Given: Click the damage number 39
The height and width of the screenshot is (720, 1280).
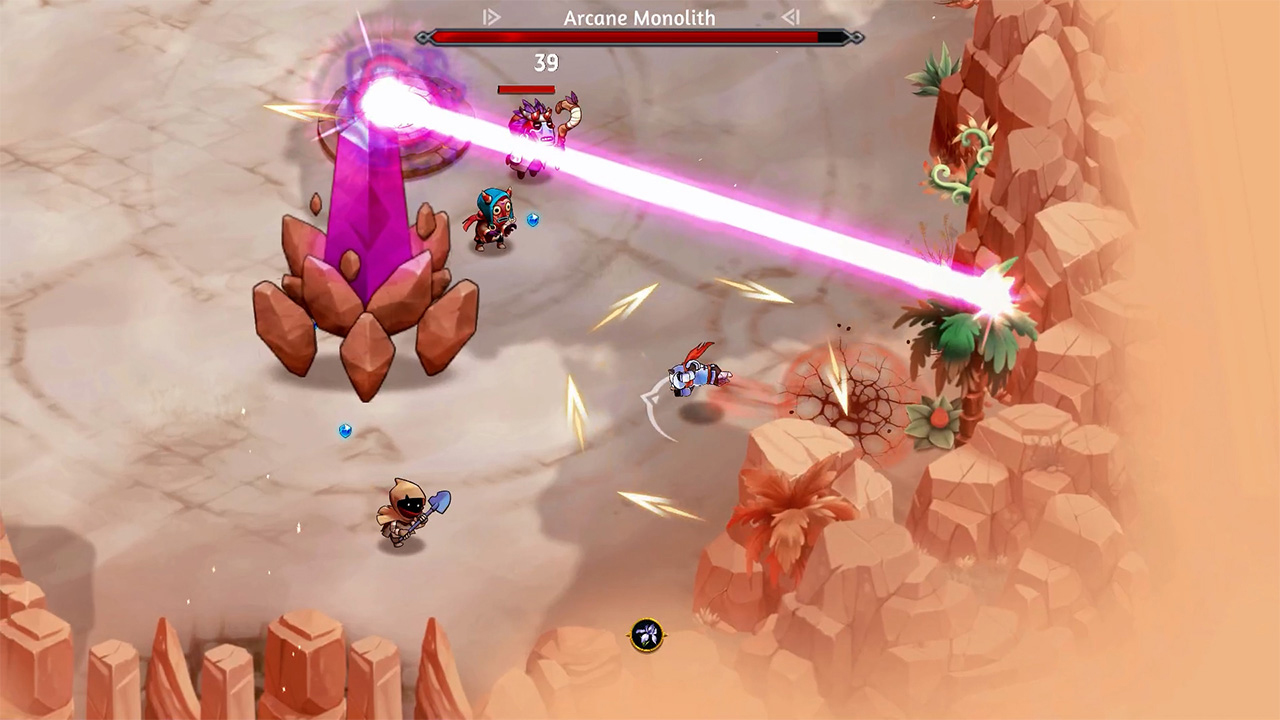Looking at the screenshot, I should (546, 63).
